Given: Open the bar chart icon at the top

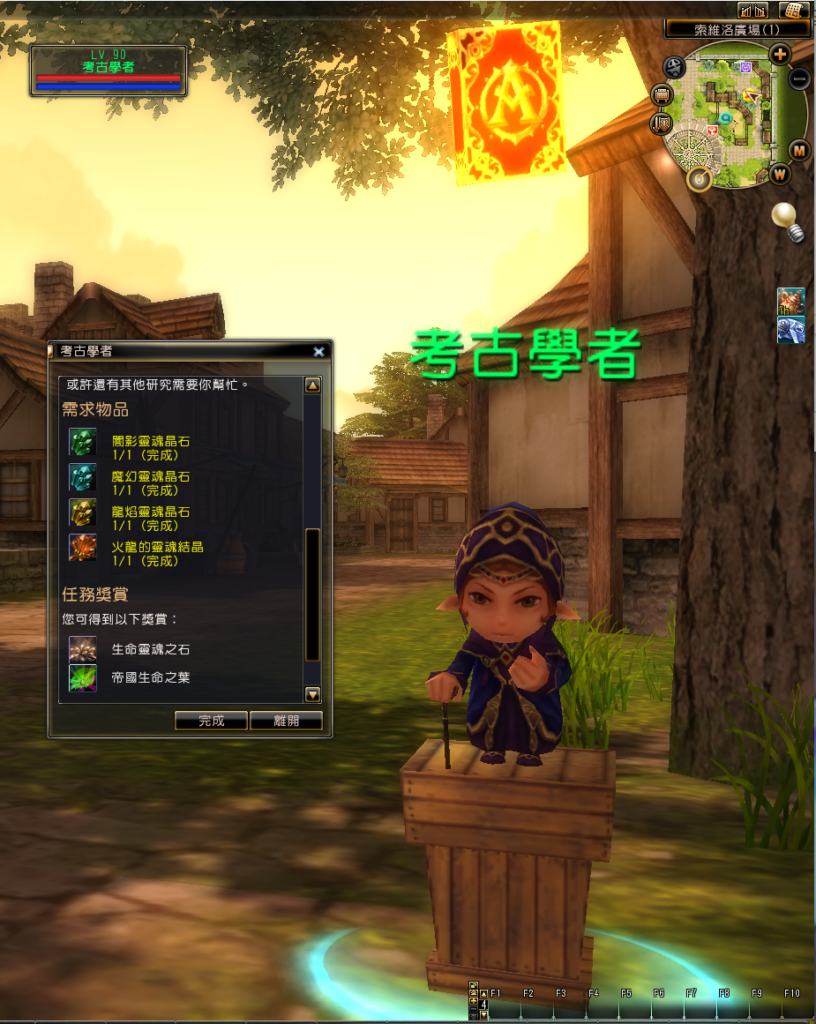Looking at the screenshot, I should point(752,10).
